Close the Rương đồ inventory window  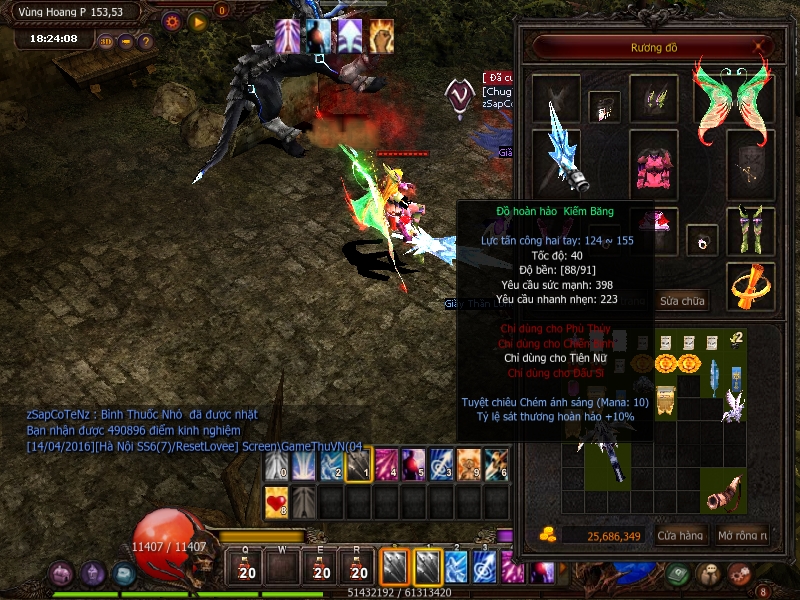tap(761, 46)
